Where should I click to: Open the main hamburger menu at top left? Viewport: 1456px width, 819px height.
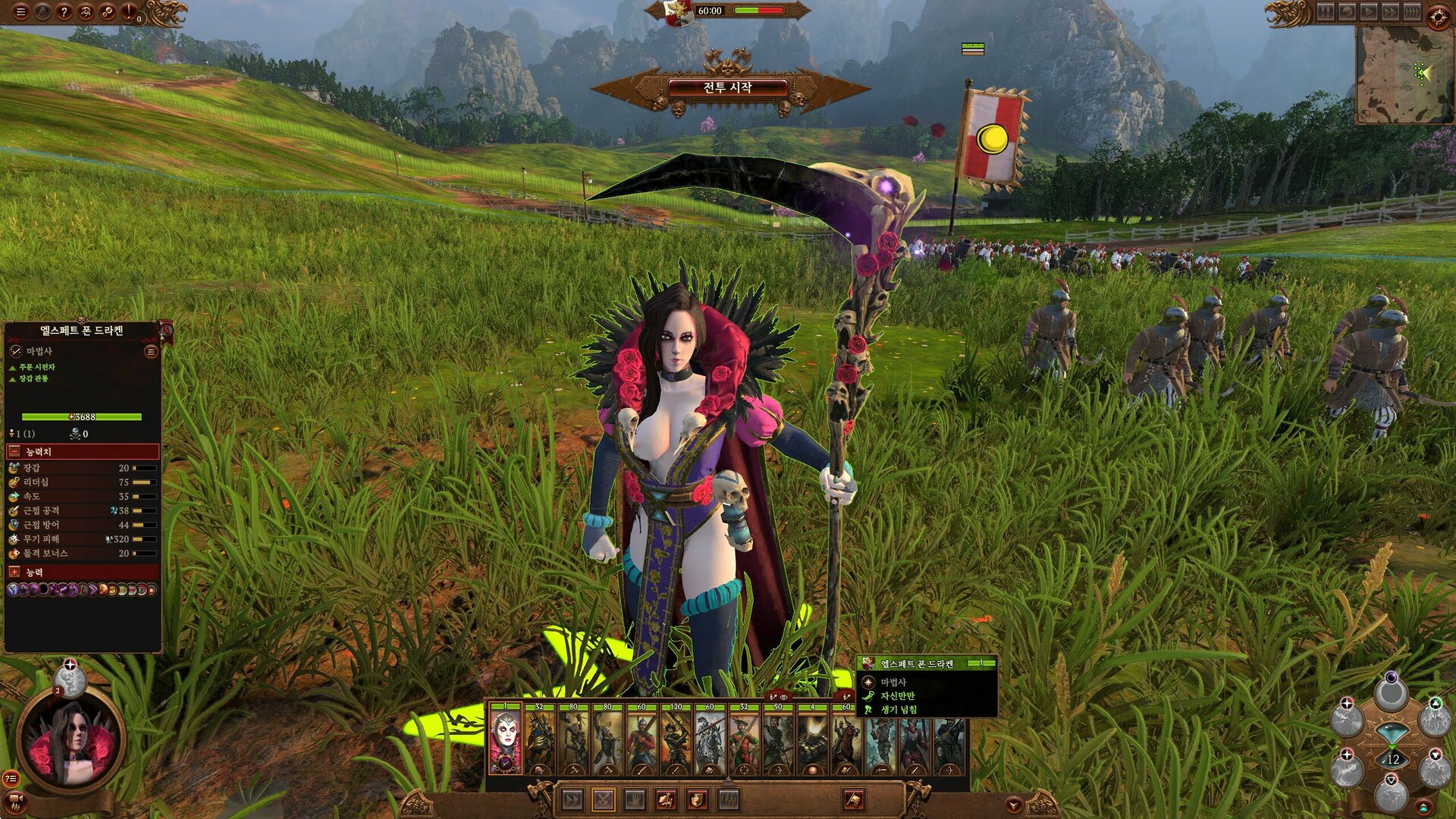click(x=20, y=11)
